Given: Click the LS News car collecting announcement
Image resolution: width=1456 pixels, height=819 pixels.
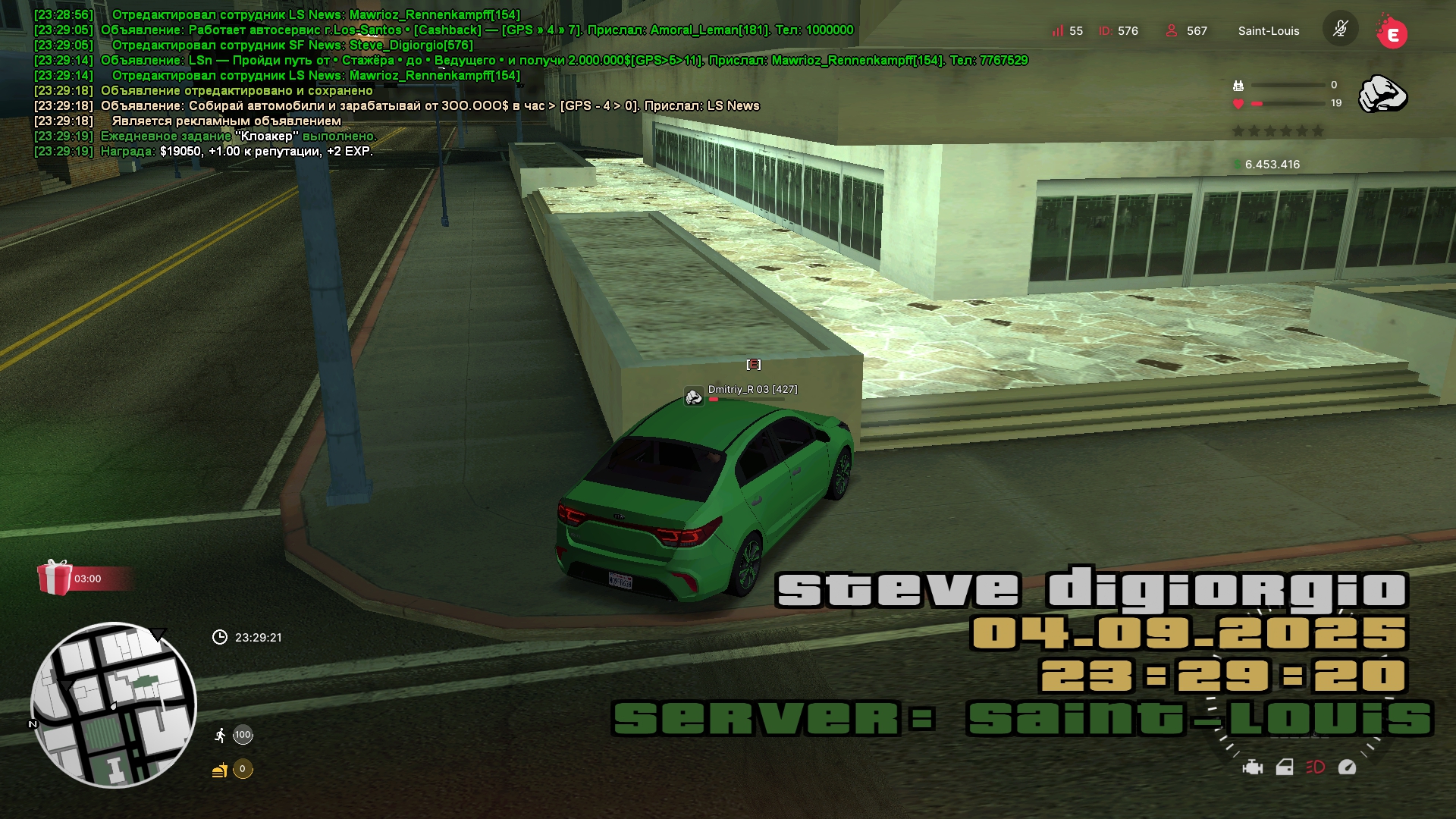Looking at the screenshot, I should pos(430,105).
